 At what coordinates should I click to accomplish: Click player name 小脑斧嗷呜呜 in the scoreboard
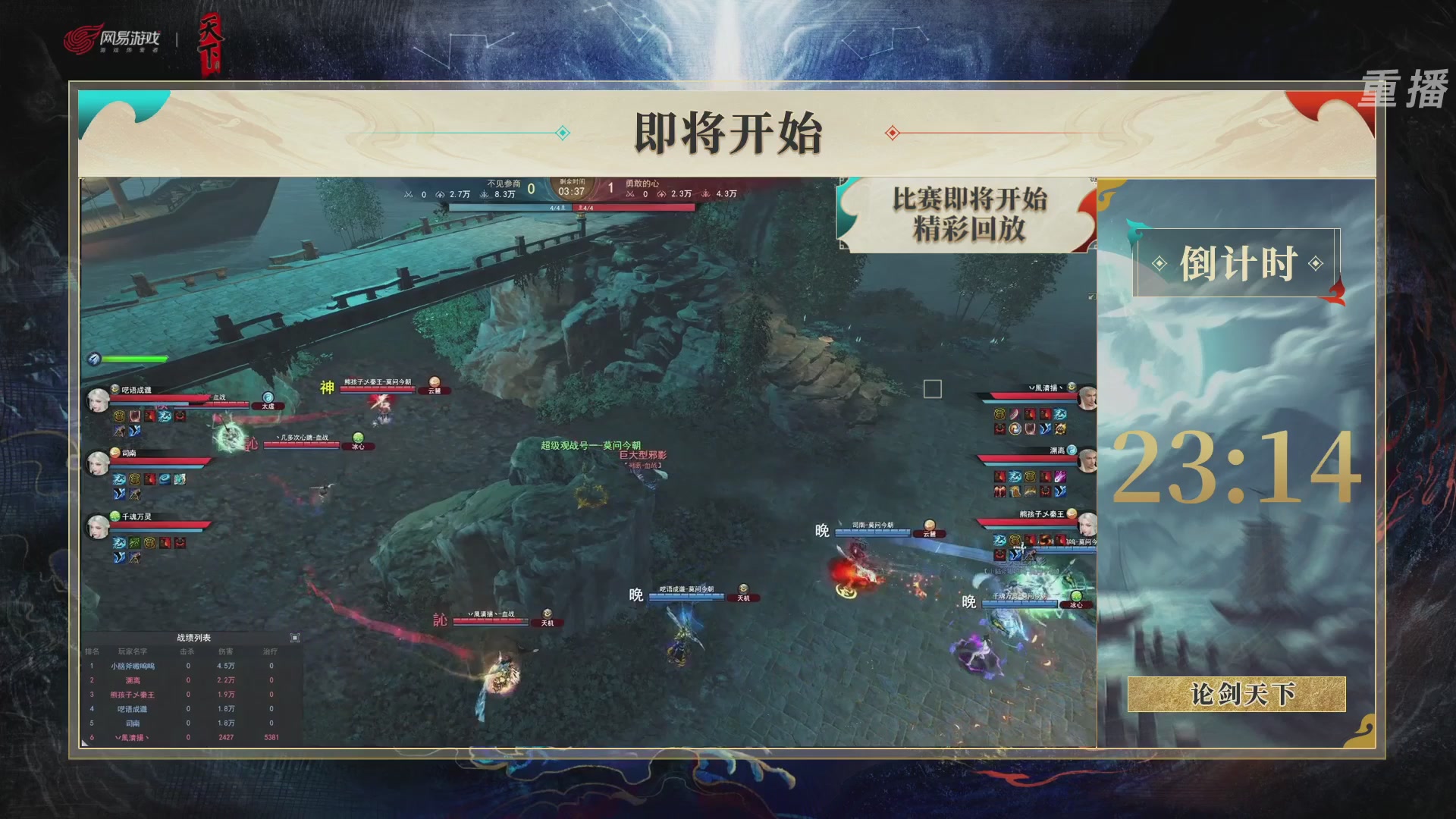click(133, 666)
